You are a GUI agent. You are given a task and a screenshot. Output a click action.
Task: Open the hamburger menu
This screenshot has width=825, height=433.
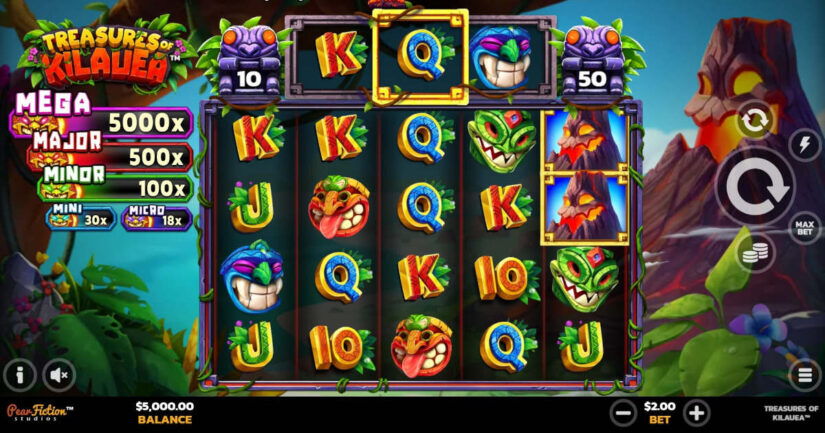click(804, 375)
